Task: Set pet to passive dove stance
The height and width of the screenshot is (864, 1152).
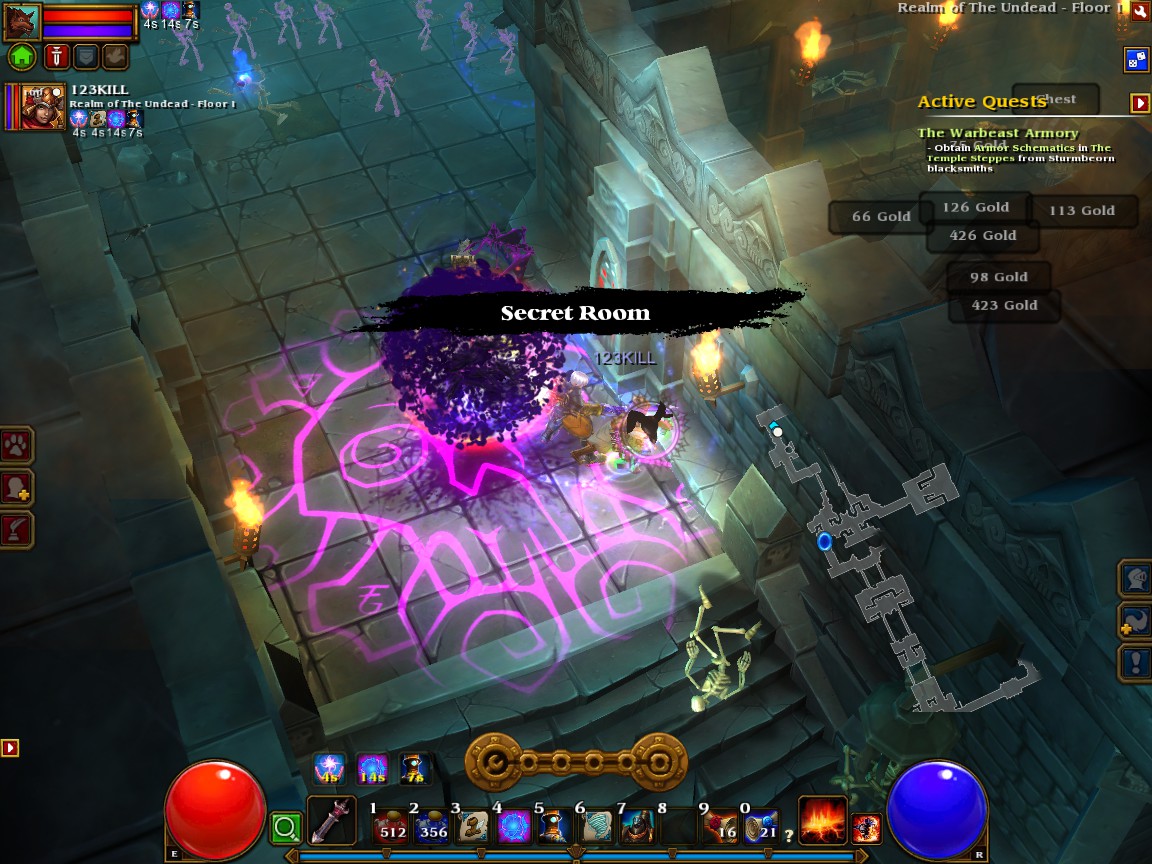Action: pyautogui.click(x=116, y=56)
